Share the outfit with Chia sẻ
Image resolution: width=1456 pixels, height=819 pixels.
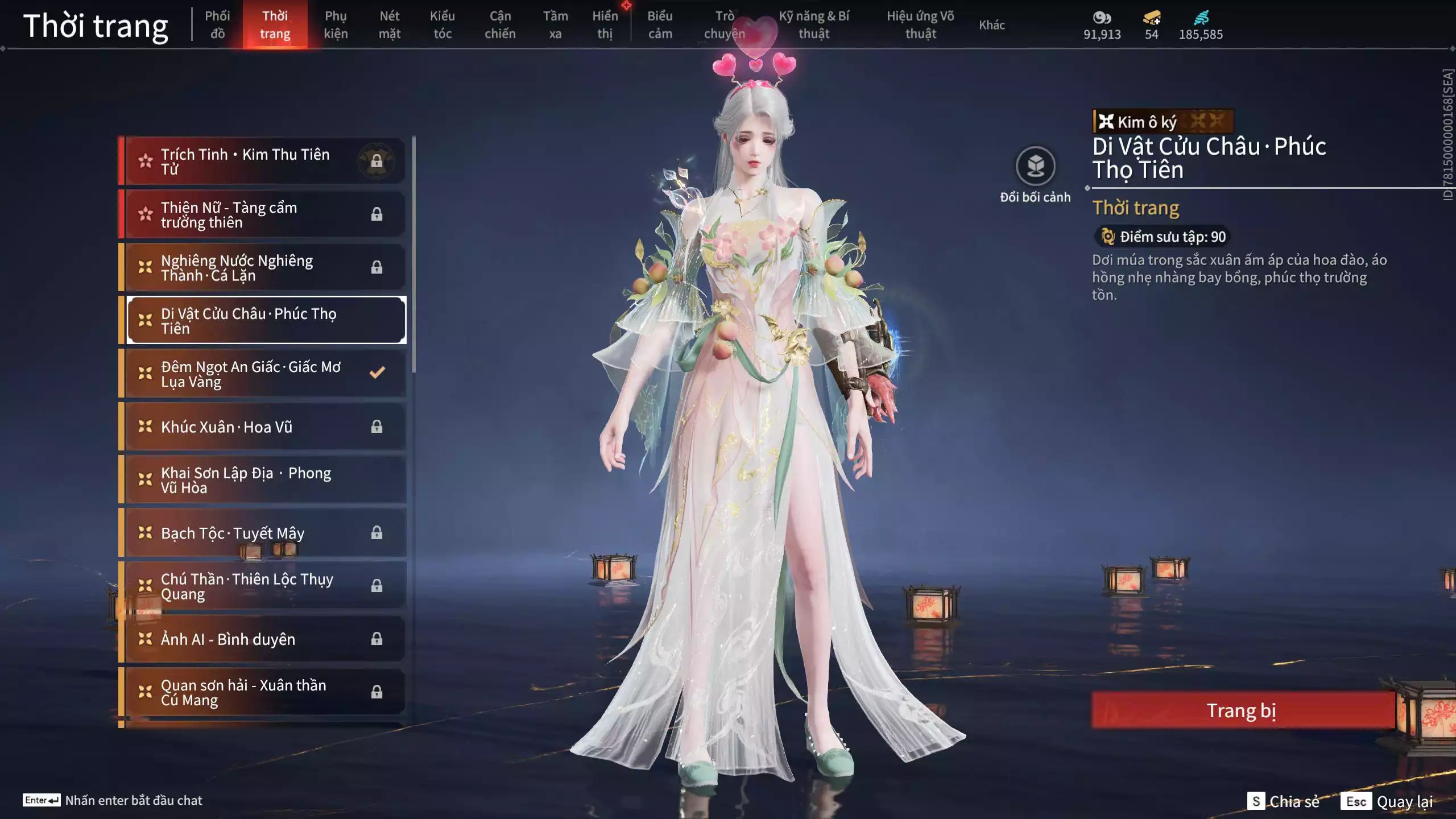[1283, 801]
